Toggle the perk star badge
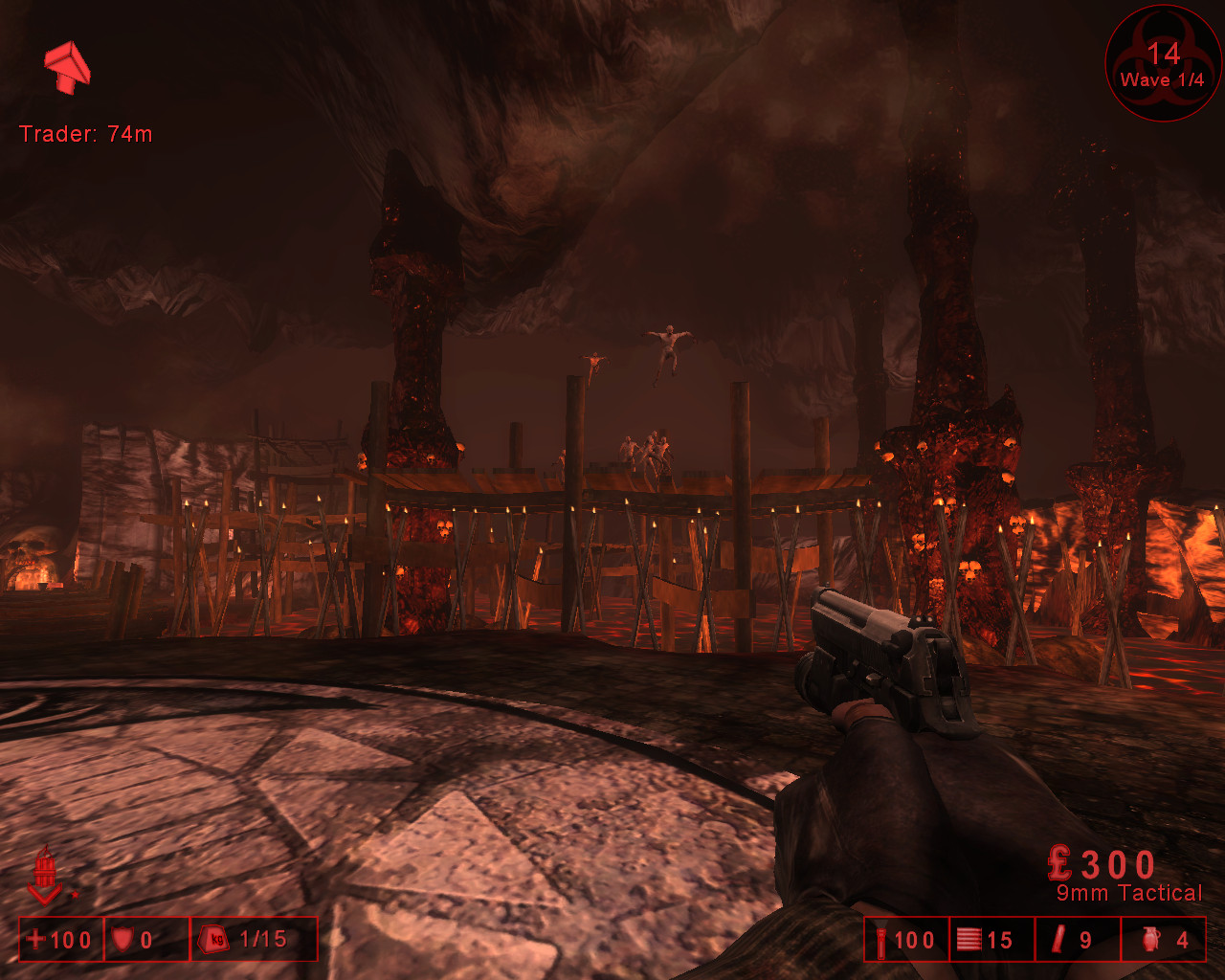 tap(77, 892)
